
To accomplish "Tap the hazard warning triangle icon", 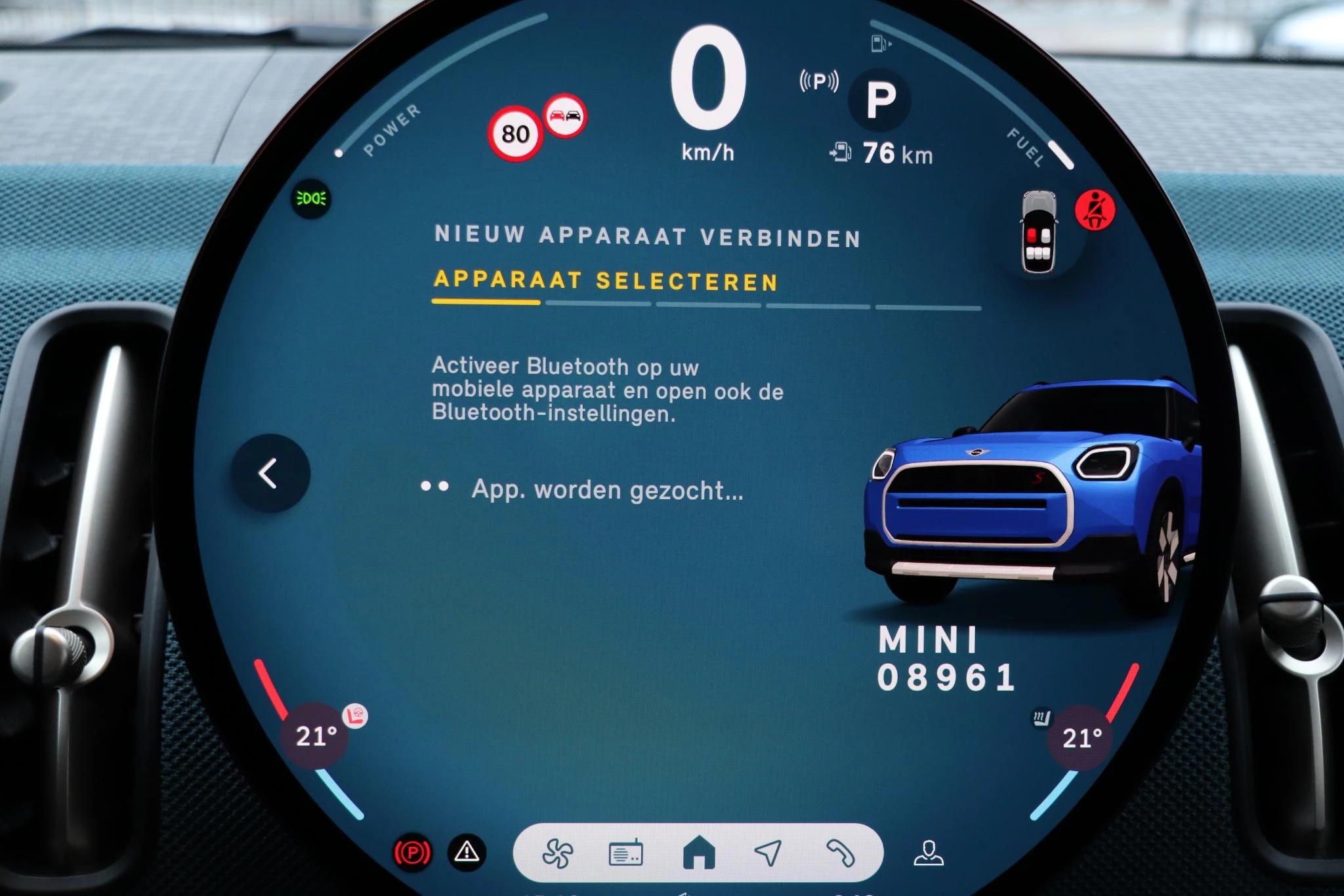I will tap(467, 852).
